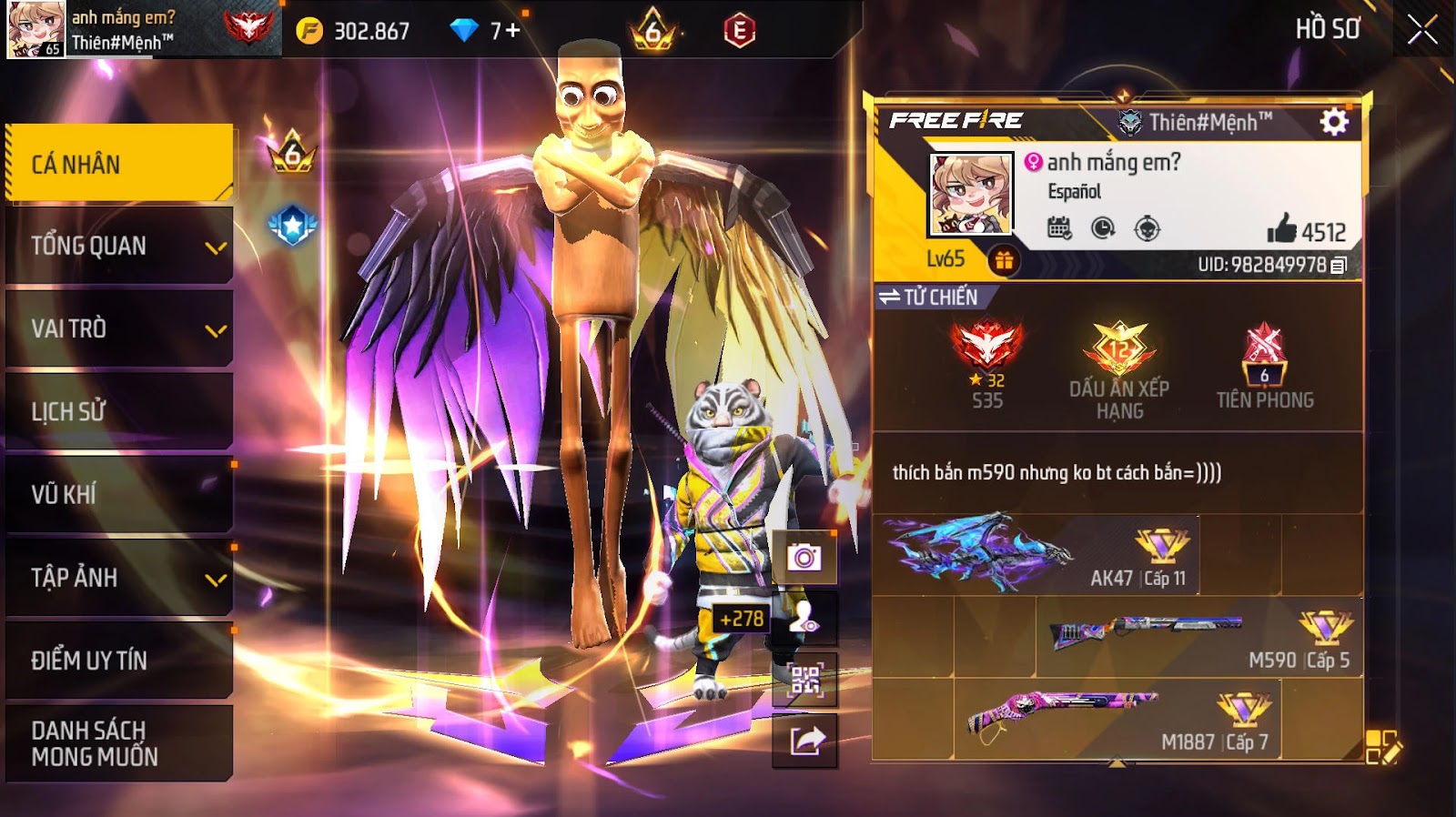The width and height of the screenshot is (1456, 817).
Task: Expand the Tổng Quan section
Action: coord(119,246)
